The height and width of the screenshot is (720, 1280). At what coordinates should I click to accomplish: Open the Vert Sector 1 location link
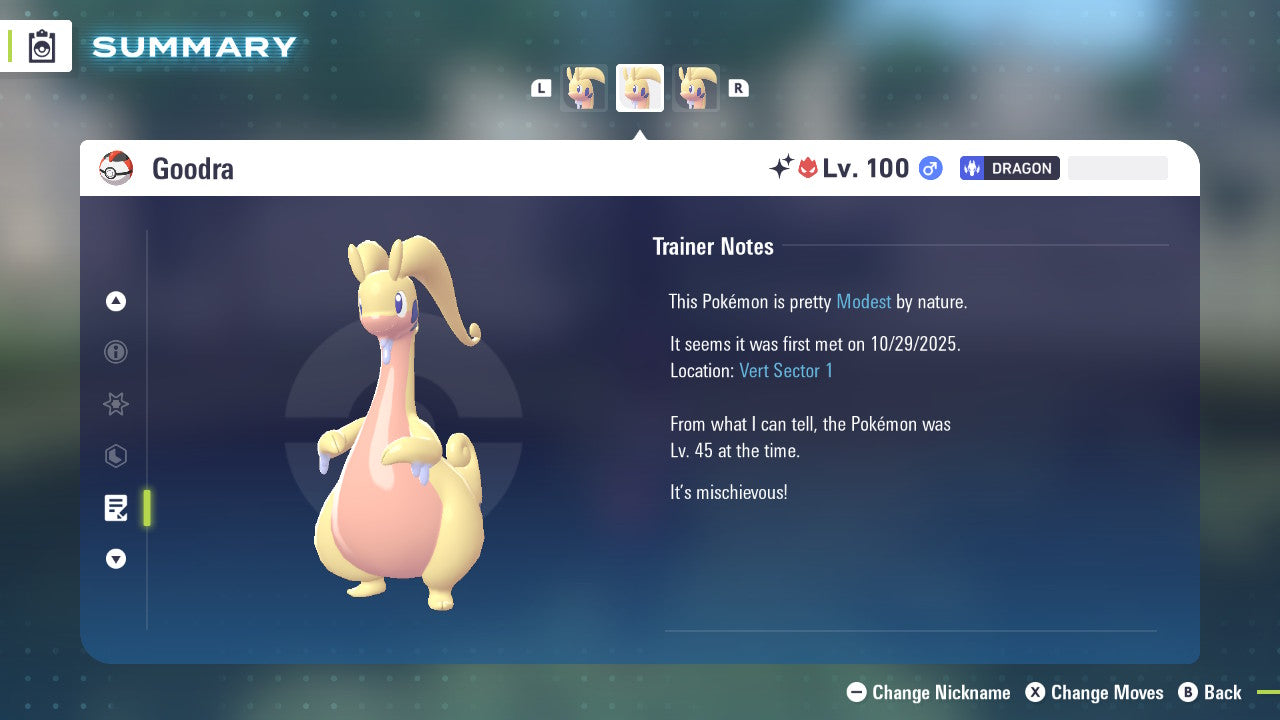tap(787, 370)
